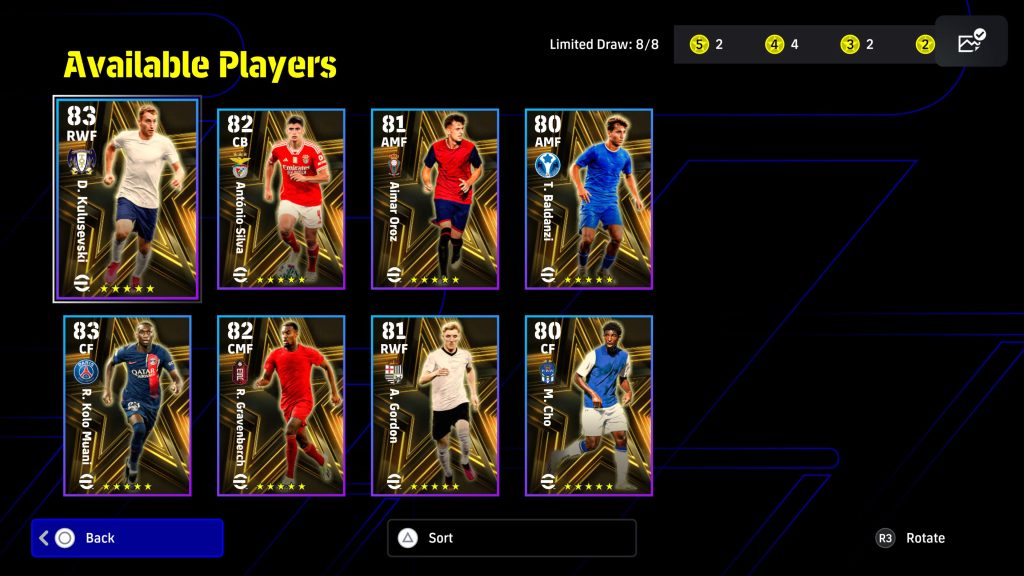
Task: Click the chart icon in top corner
Action: (x=971, y=42)
